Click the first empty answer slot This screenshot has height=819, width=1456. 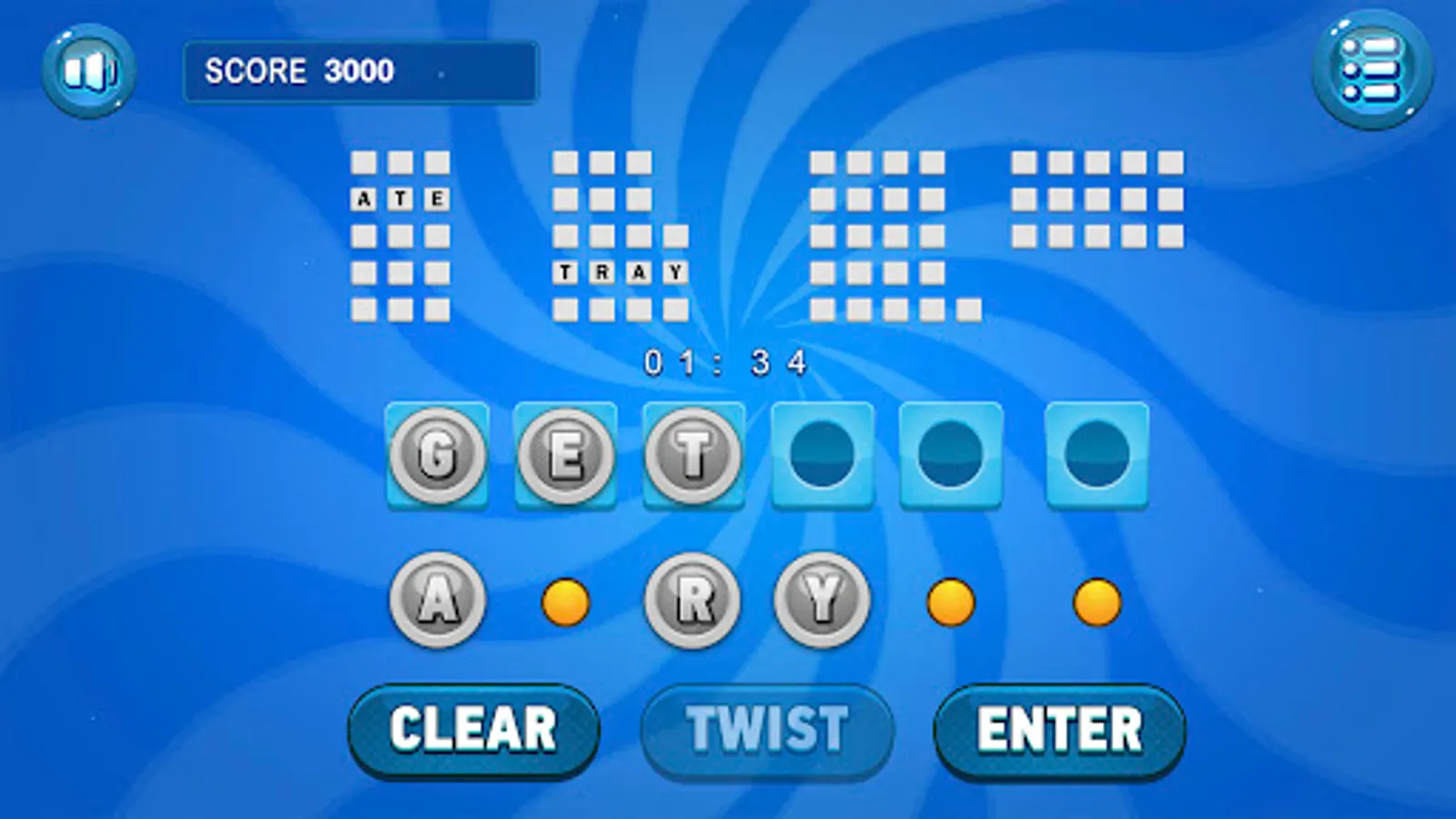pos(822,452)
